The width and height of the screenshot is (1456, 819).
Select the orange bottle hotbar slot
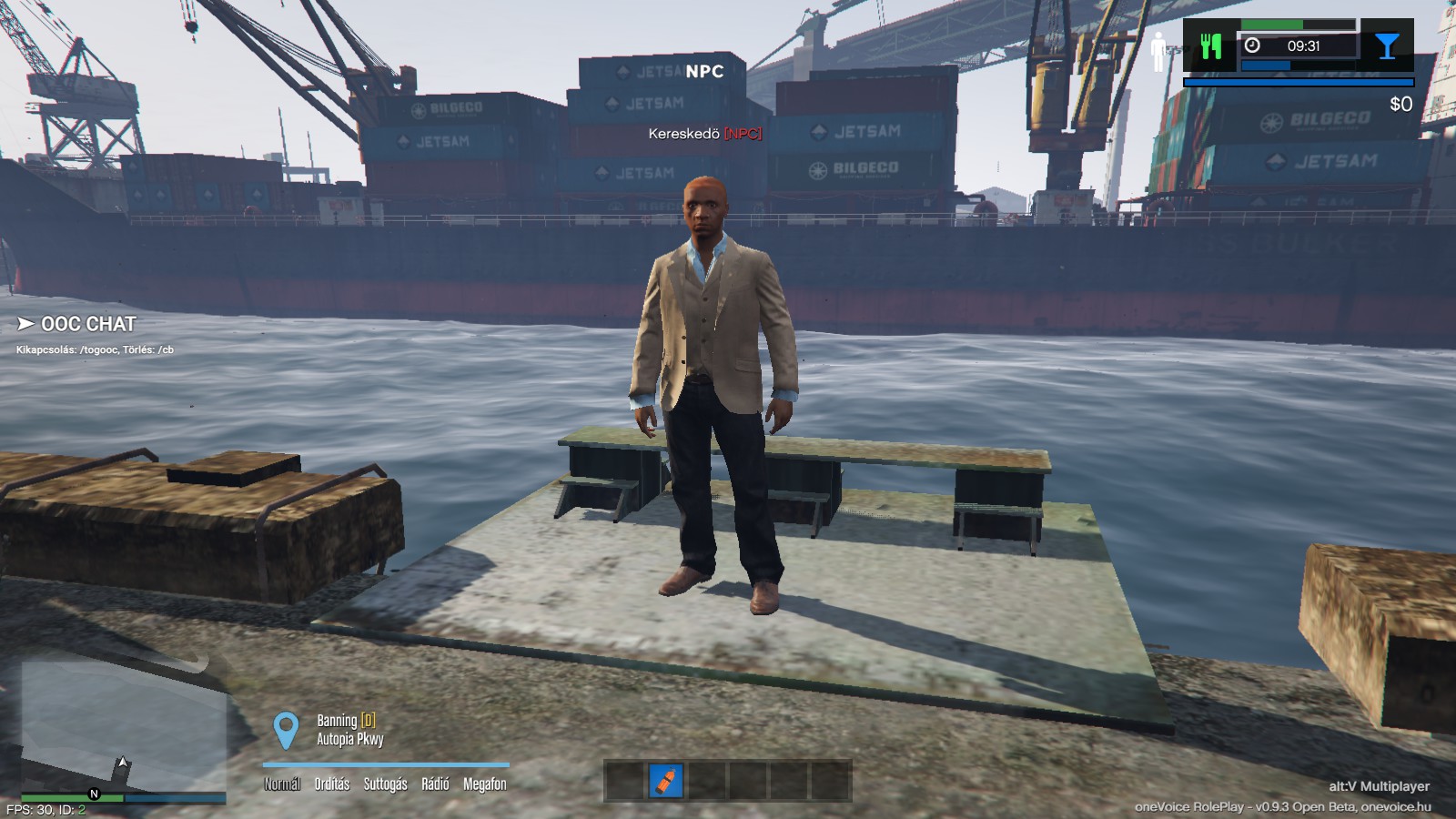pos(666,781)
